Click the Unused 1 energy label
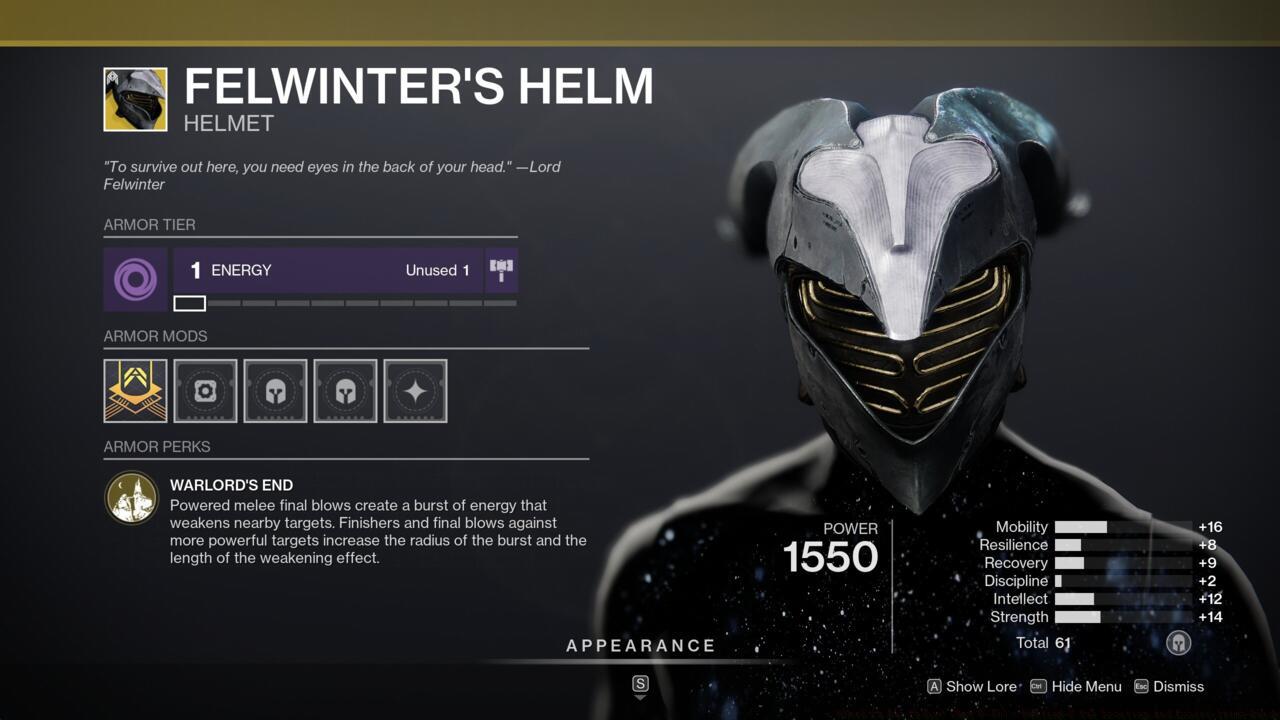 click(x=437, y=270)
